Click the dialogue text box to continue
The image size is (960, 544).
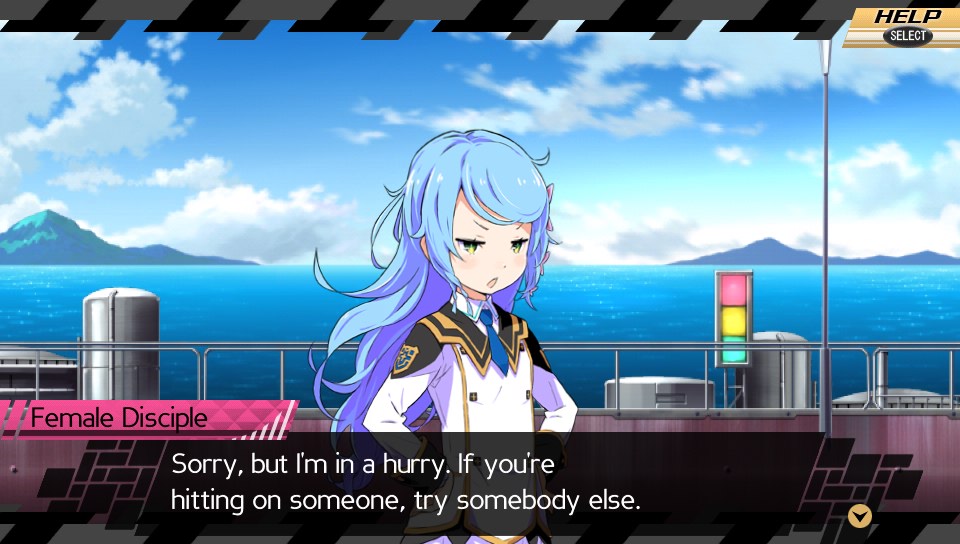(480, 482)
